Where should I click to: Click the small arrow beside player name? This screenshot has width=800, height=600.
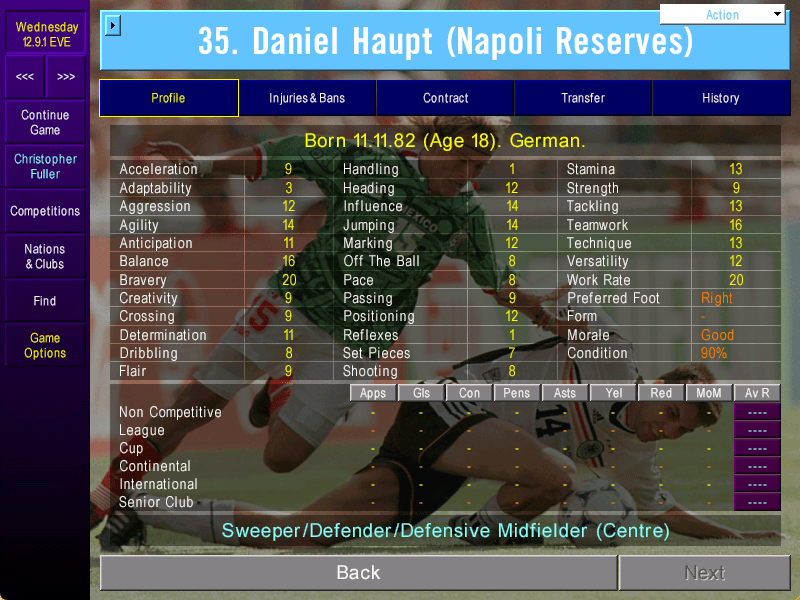tap(112, 25)
